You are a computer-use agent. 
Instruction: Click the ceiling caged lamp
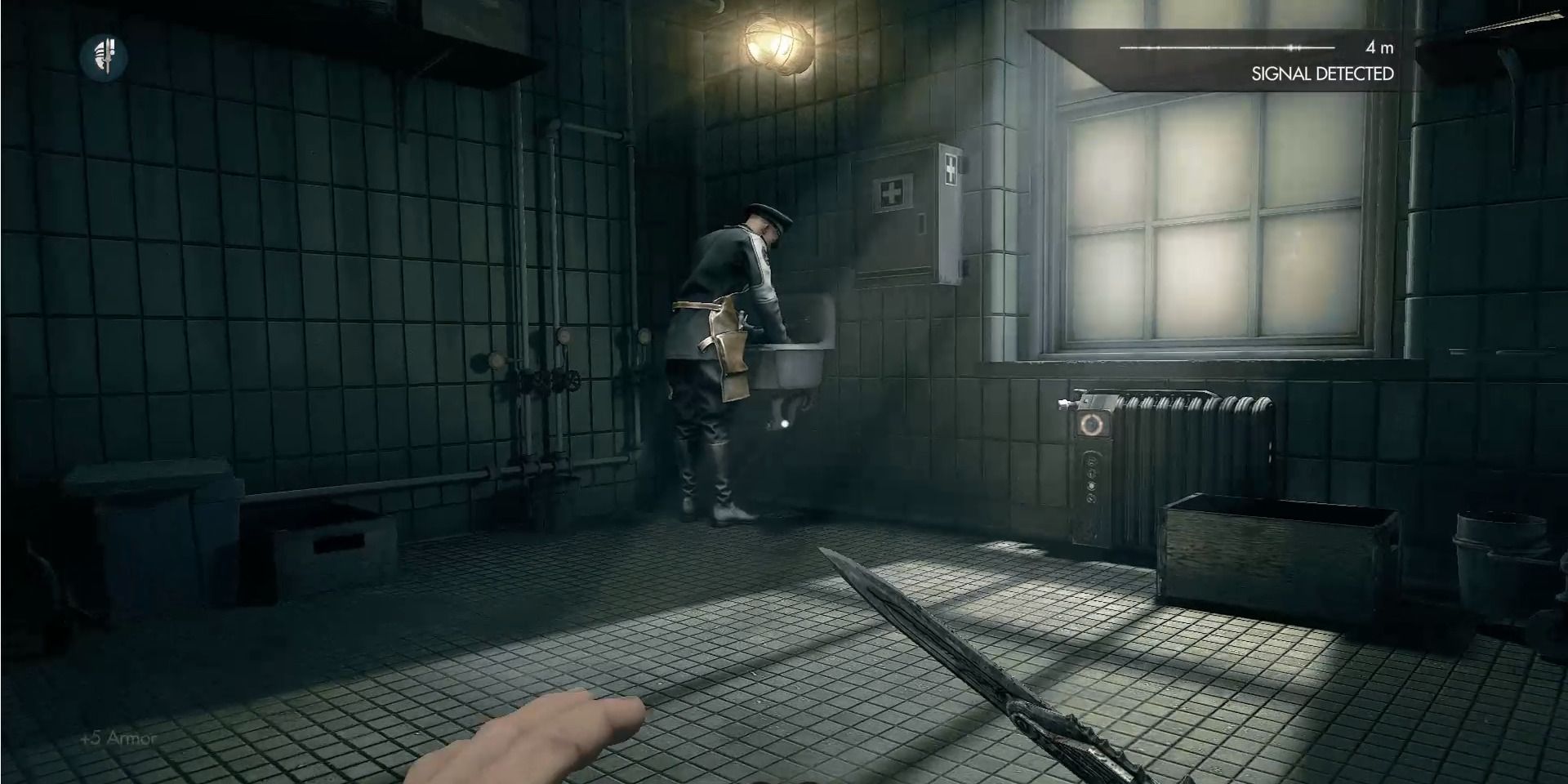click(x=777, y=45)
